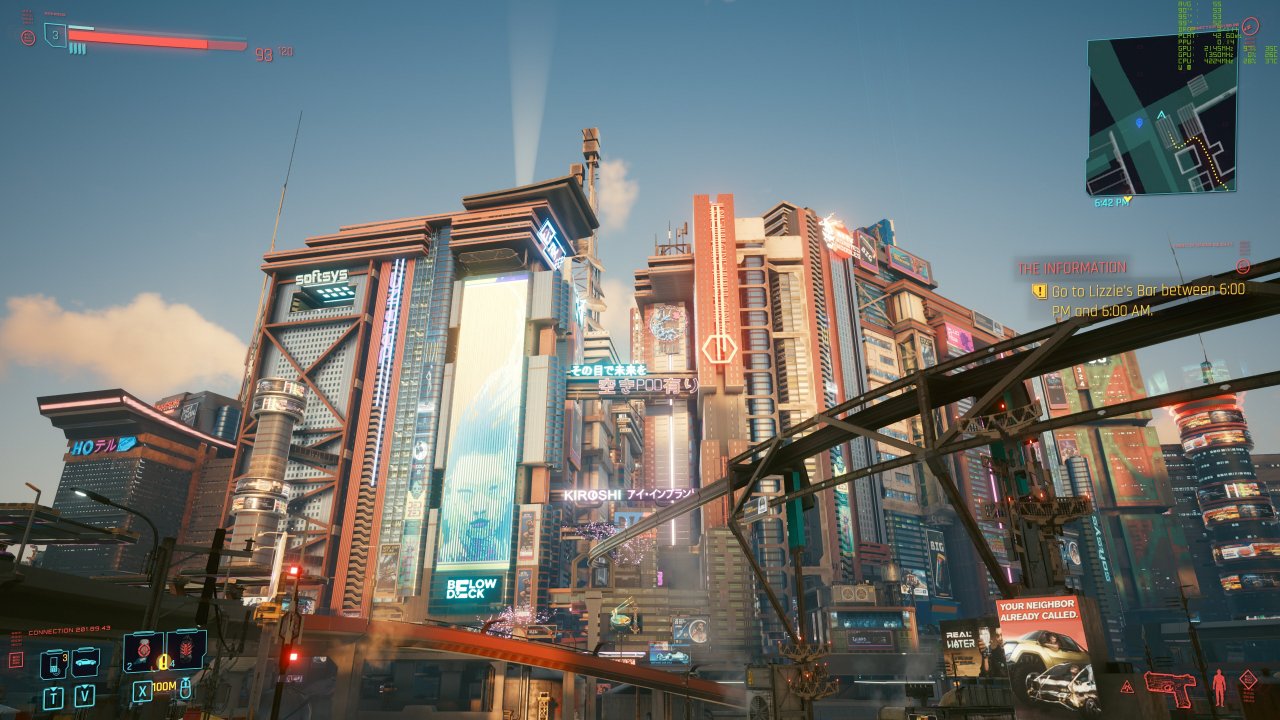Click the red human stance indicator

tap(1218, 686)
